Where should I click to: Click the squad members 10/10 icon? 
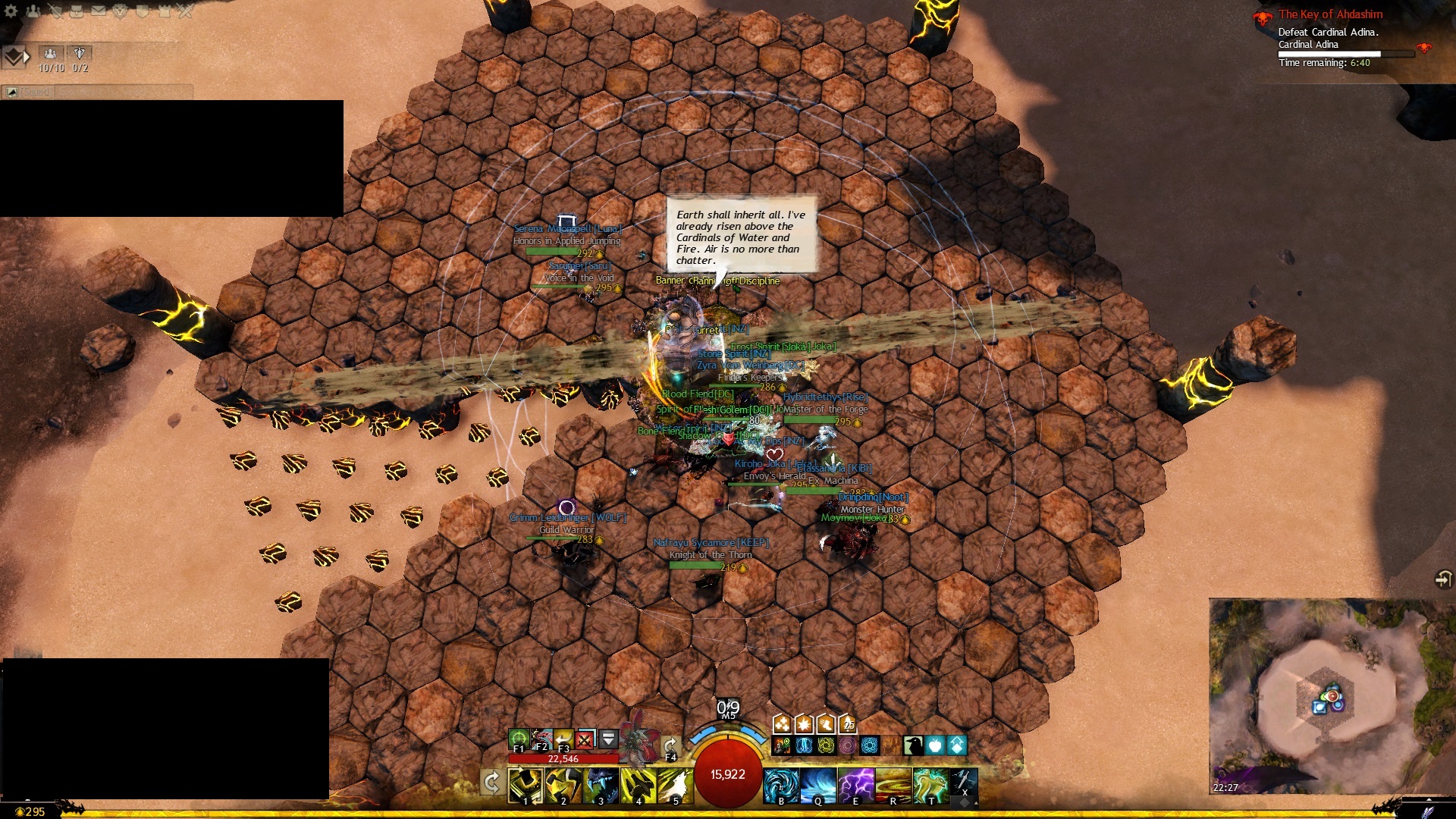coord(51,53)
